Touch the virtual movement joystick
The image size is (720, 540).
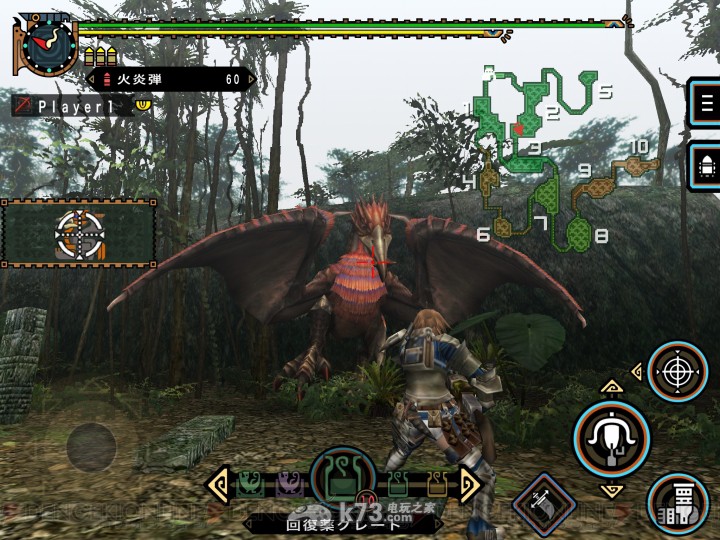91,442
